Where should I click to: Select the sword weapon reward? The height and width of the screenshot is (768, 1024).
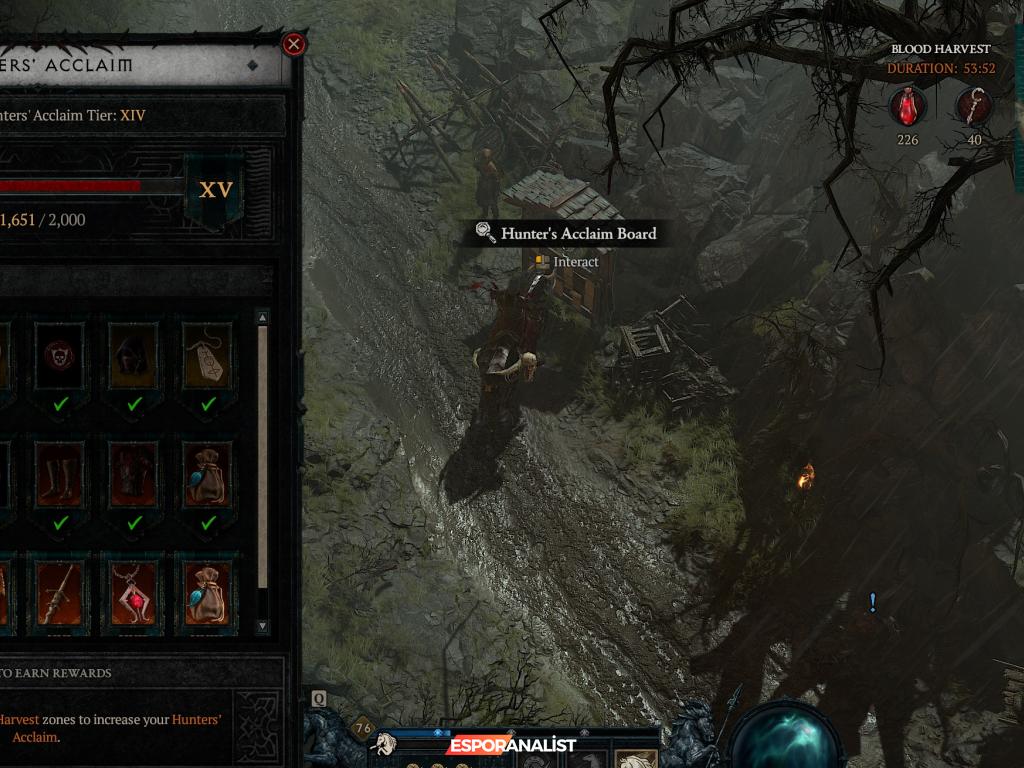click(61, 592)
